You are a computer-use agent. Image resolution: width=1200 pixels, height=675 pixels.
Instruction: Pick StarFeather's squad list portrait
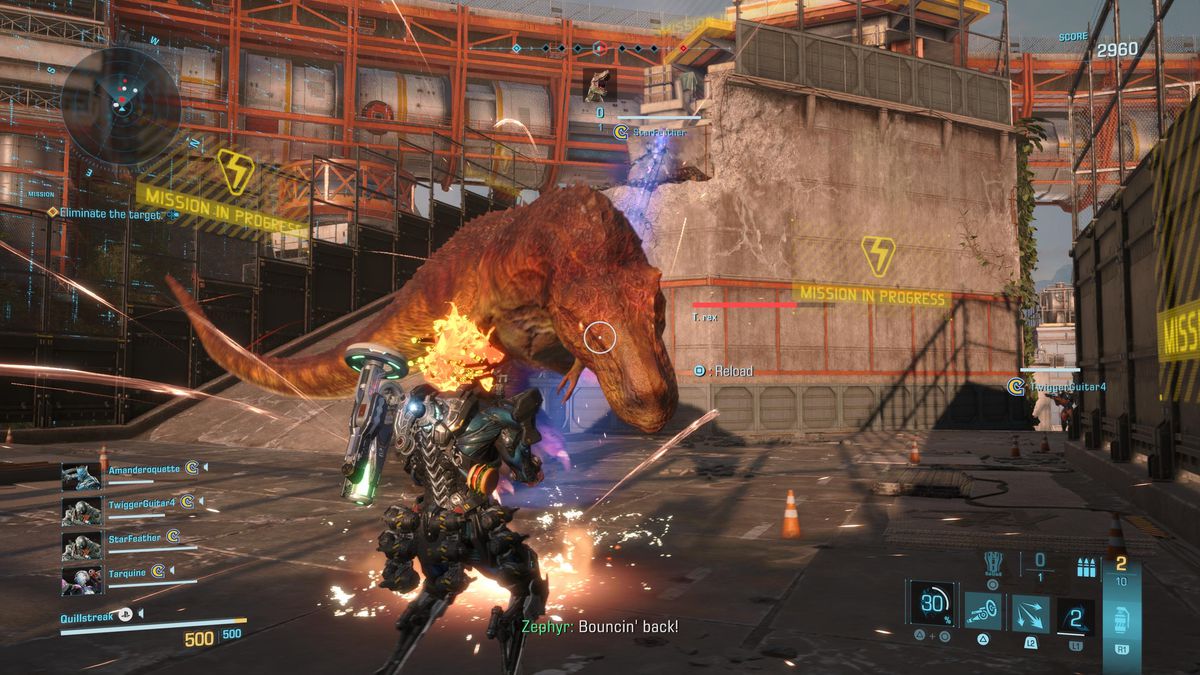pyautogui.click(x=81, y=546)
